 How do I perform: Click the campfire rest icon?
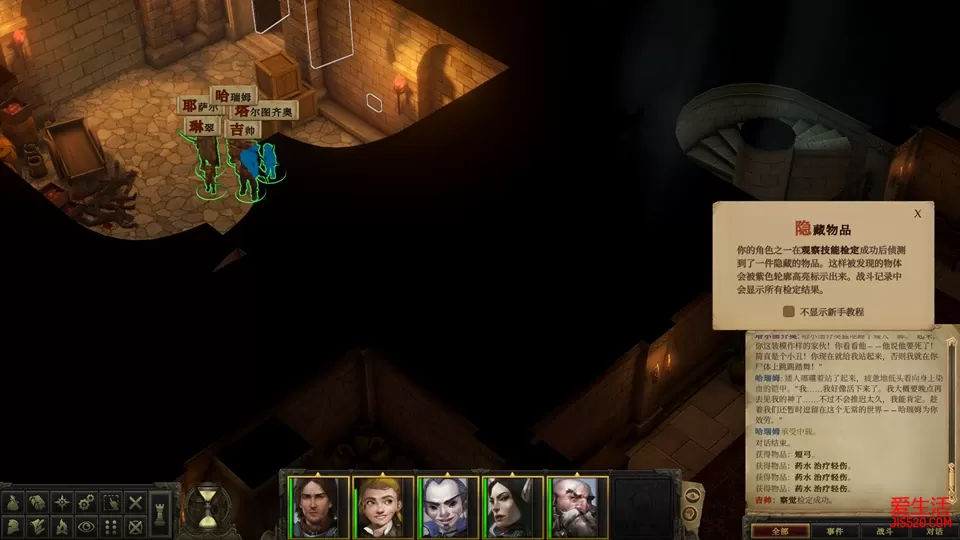click(x=61, y=525)
